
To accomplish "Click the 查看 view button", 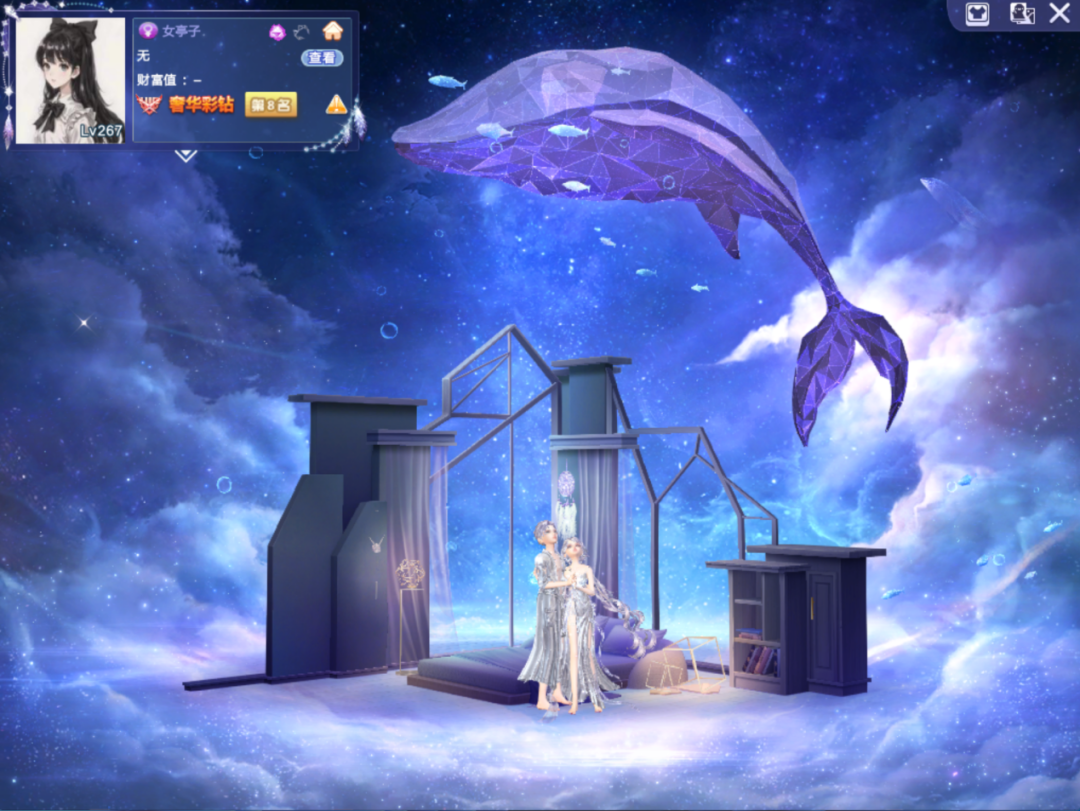I will pyautogui.click(x=322, y=58).
